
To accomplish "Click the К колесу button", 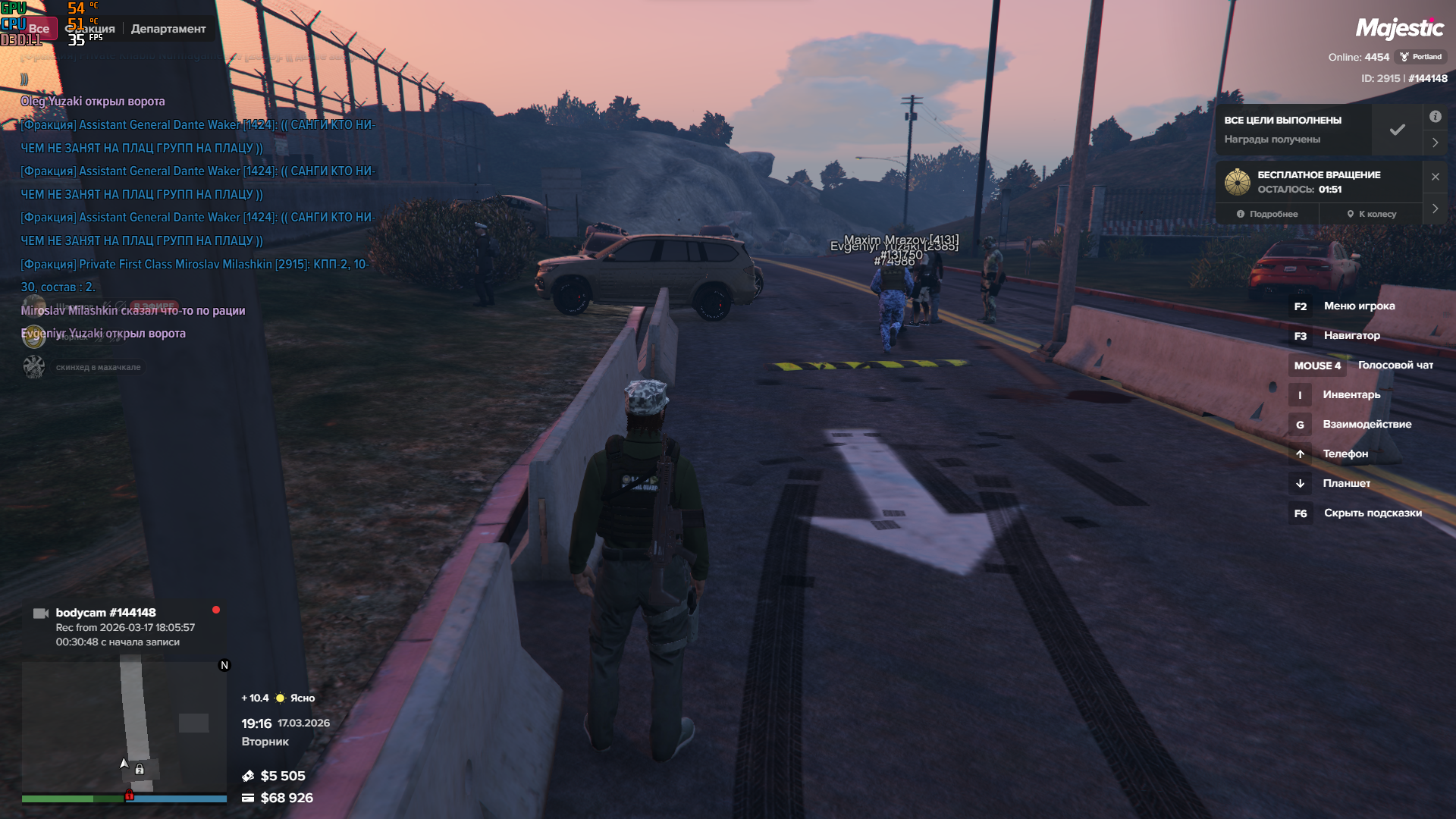I will tap(1372, 214).
